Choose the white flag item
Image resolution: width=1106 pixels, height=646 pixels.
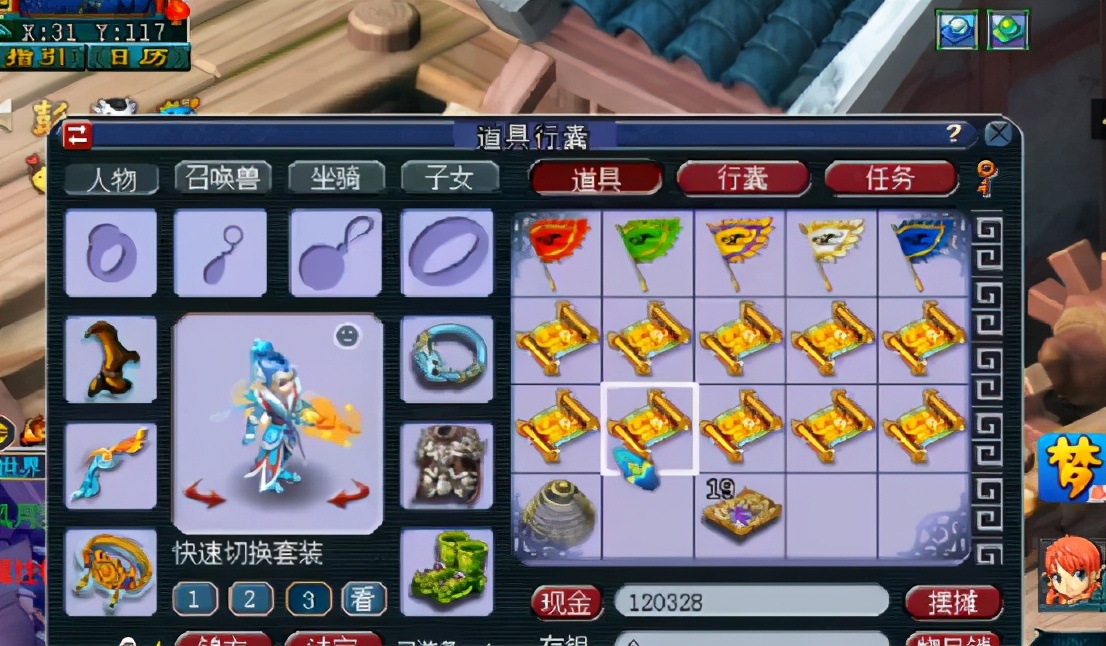point(833,251)
